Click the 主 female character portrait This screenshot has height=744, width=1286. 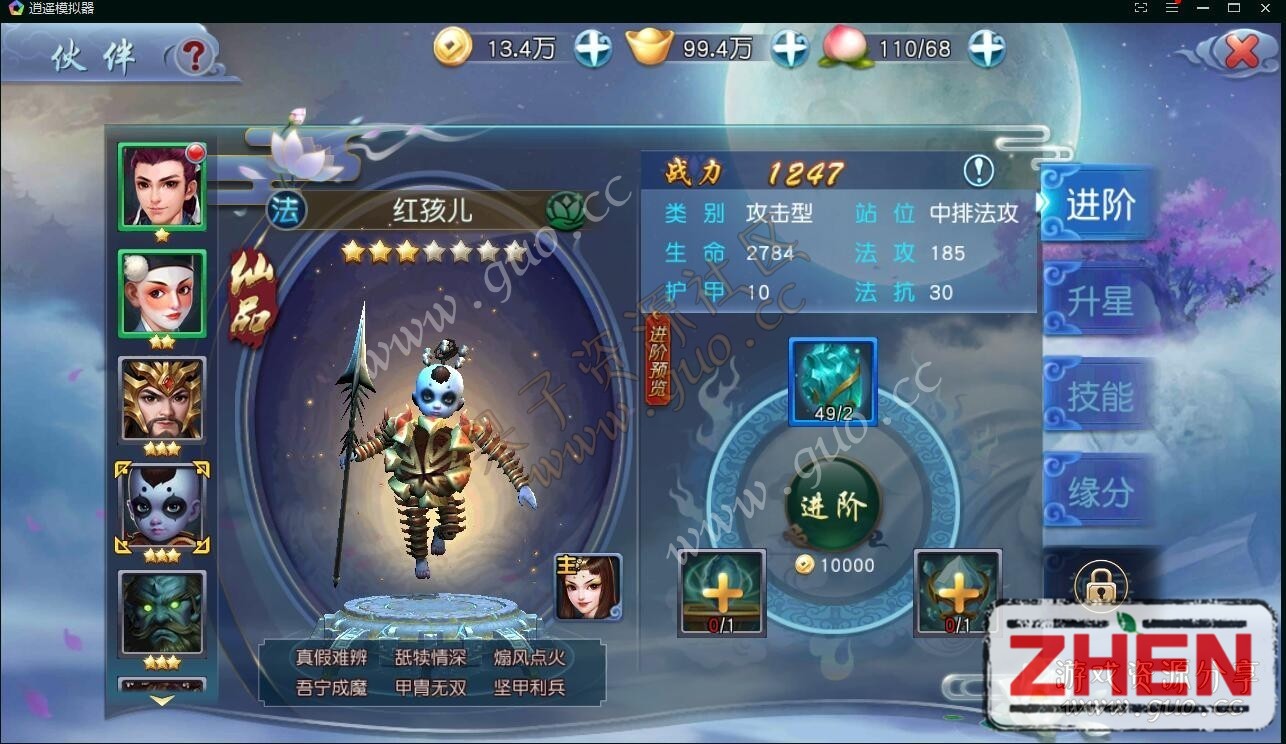(x=588, y=586)
